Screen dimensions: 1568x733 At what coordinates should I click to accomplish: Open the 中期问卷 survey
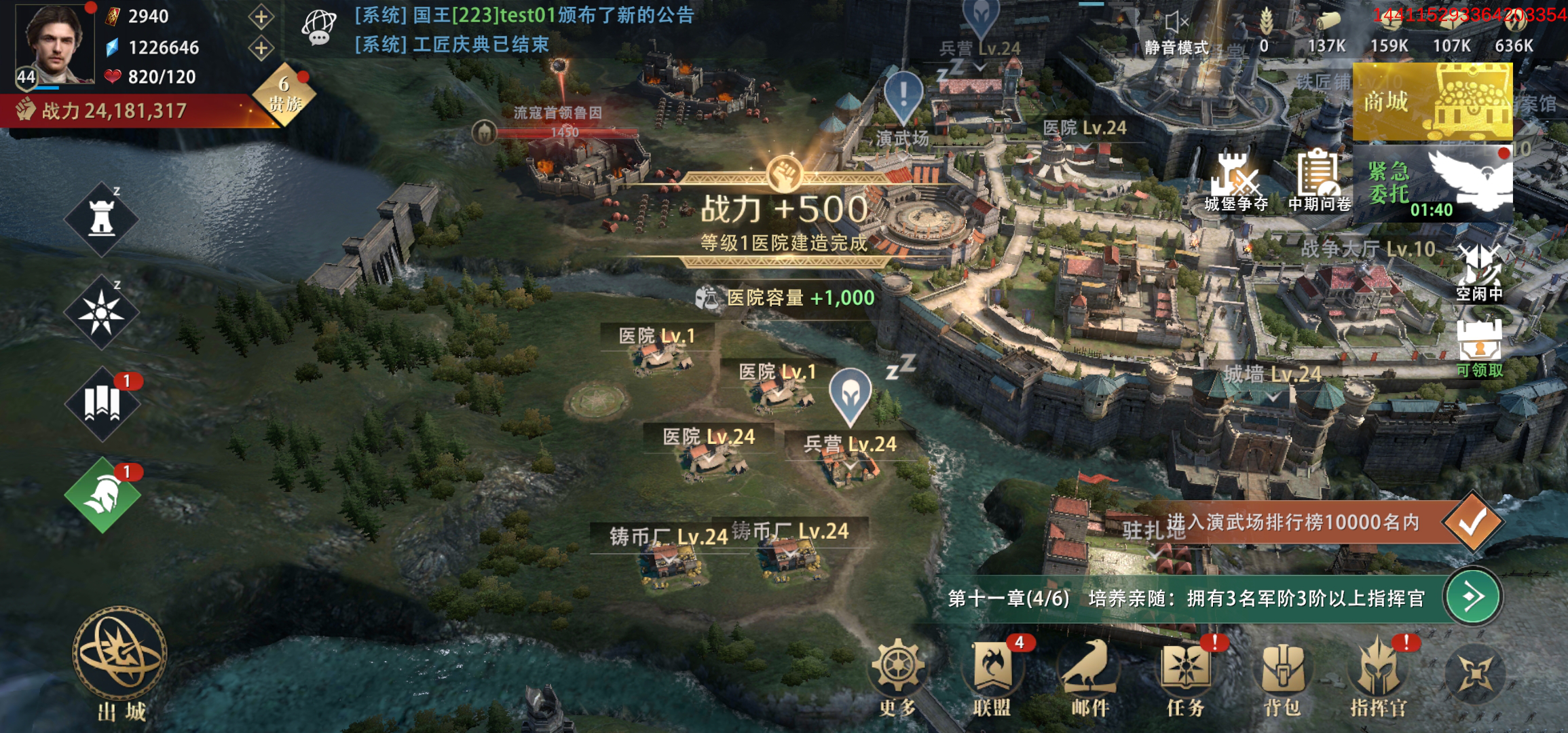(1318, 181)
